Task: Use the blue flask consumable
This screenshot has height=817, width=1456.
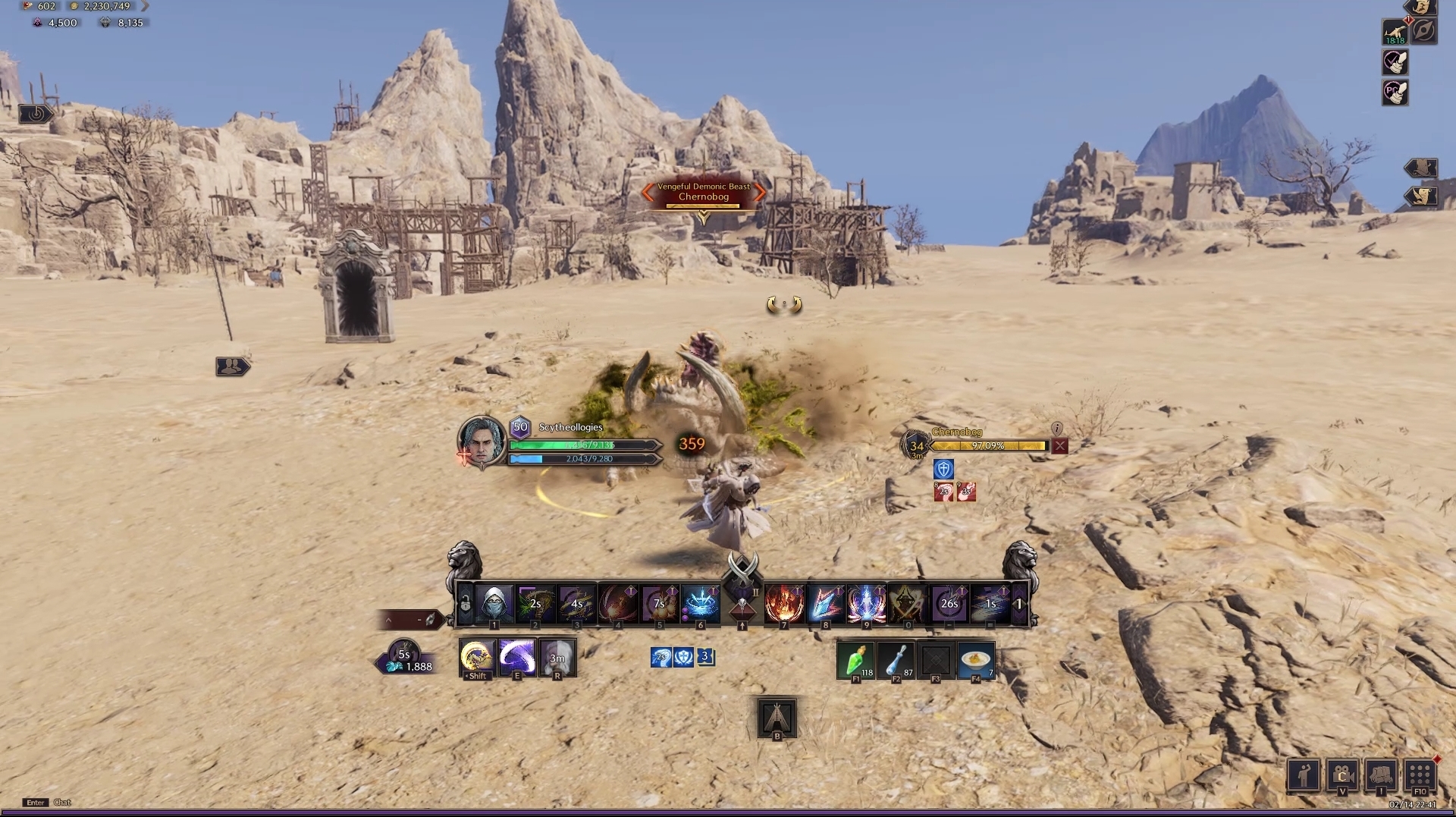Action: (x=896, y=660)
